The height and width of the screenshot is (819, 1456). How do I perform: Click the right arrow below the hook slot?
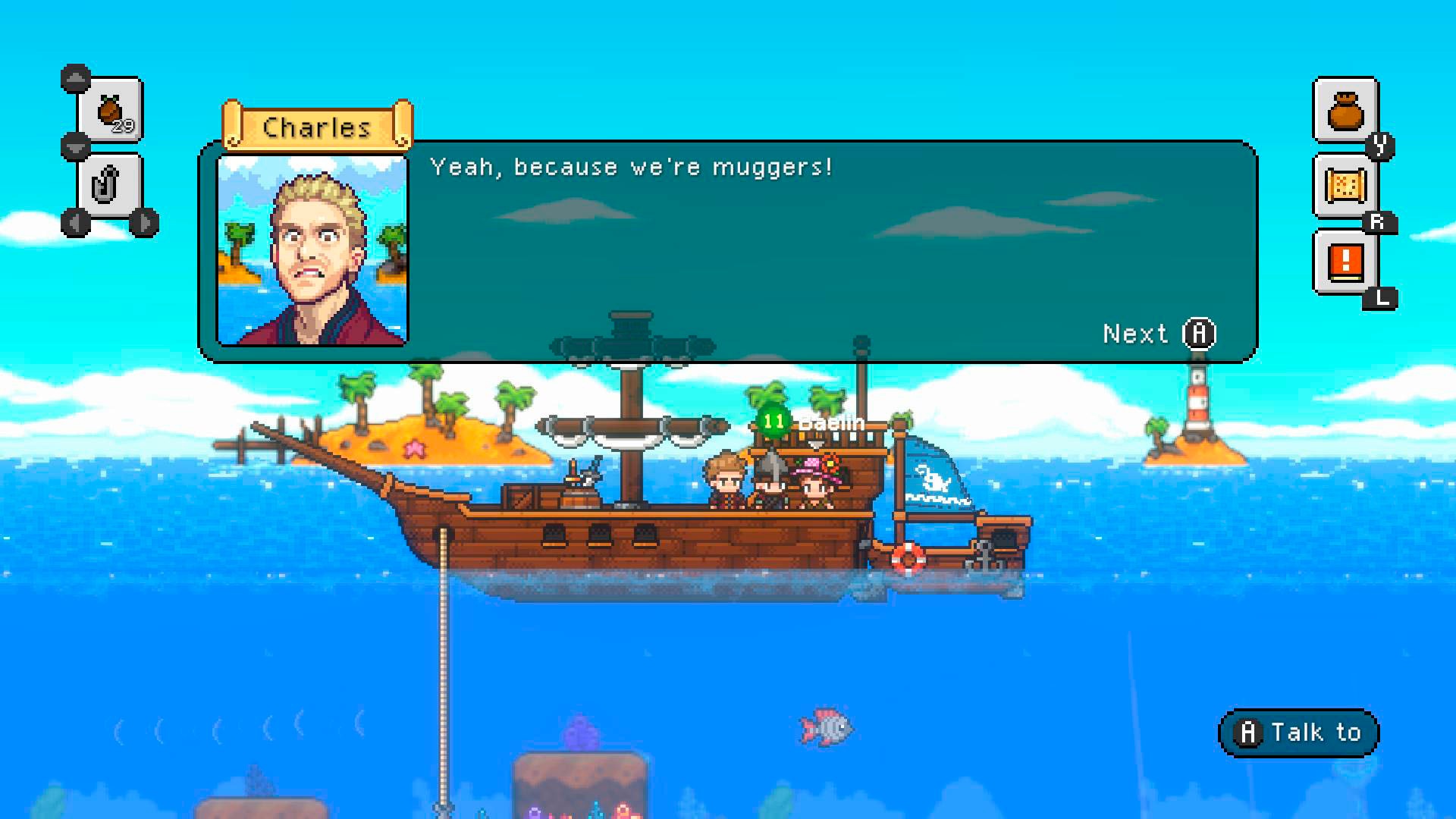(x=143, y=221)
